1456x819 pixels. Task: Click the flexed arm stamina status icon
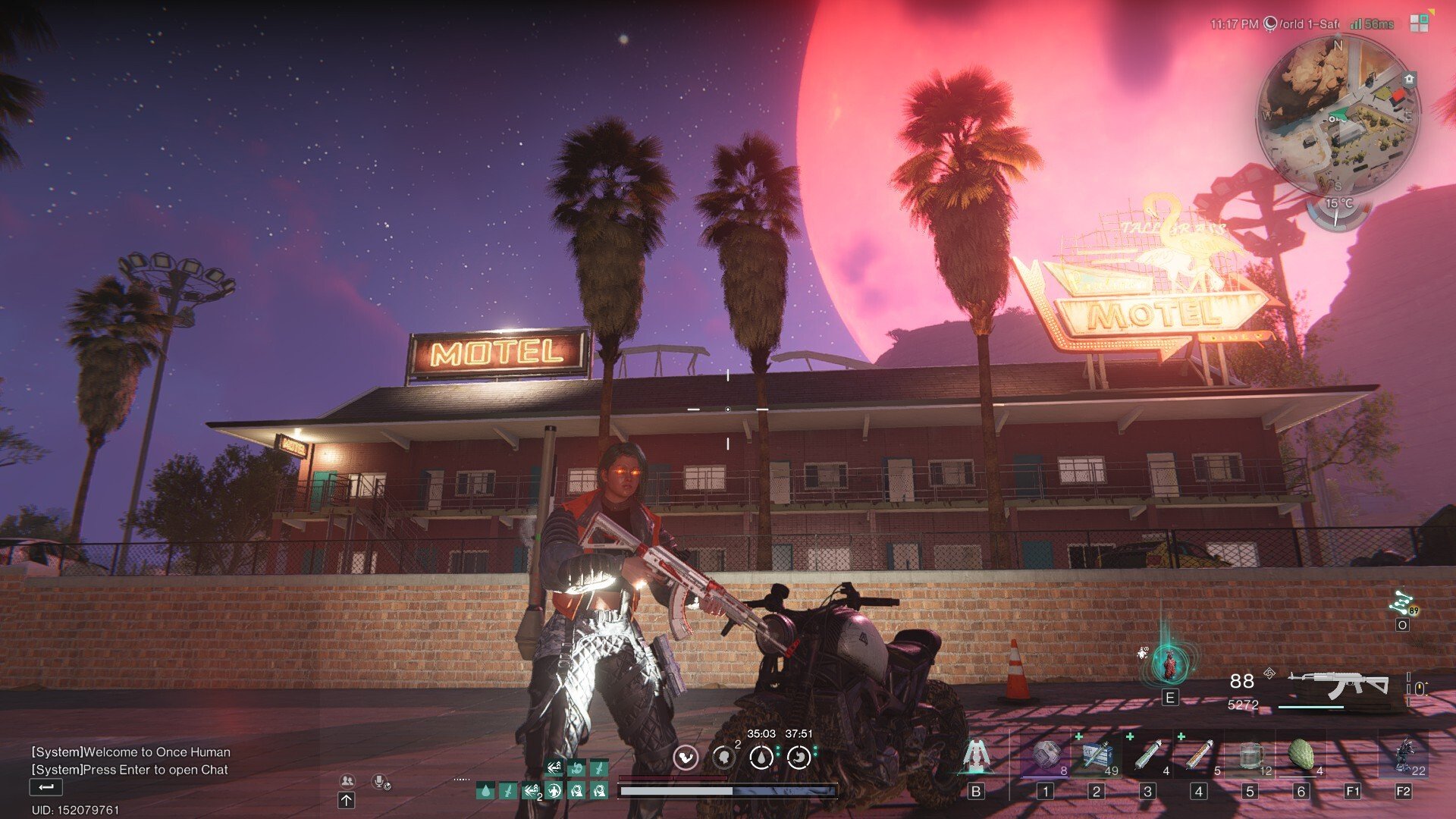(686, 757)
